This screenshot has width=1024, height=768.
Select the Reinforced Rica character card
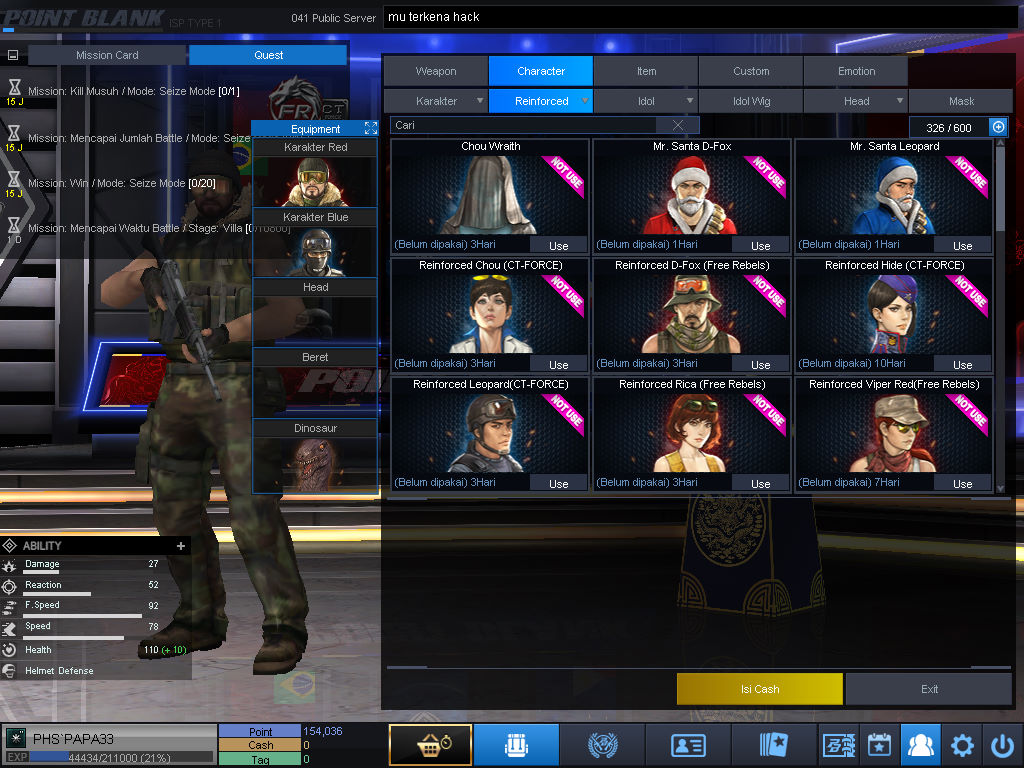691,430
